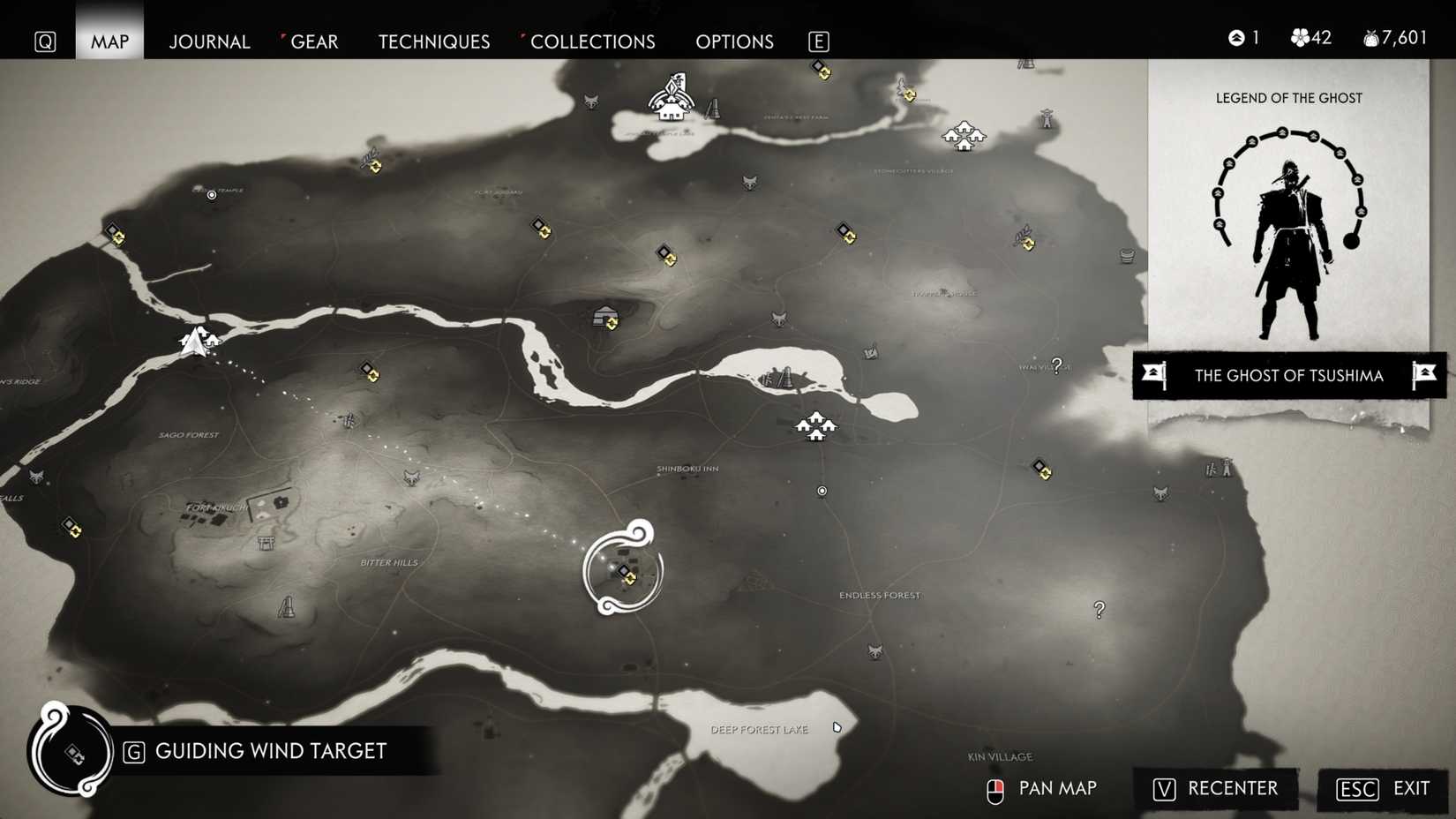The height and width of the screenshot is (819, 1456).
Task: Switch to the JOURNAL tab
Action: point(209,41)
